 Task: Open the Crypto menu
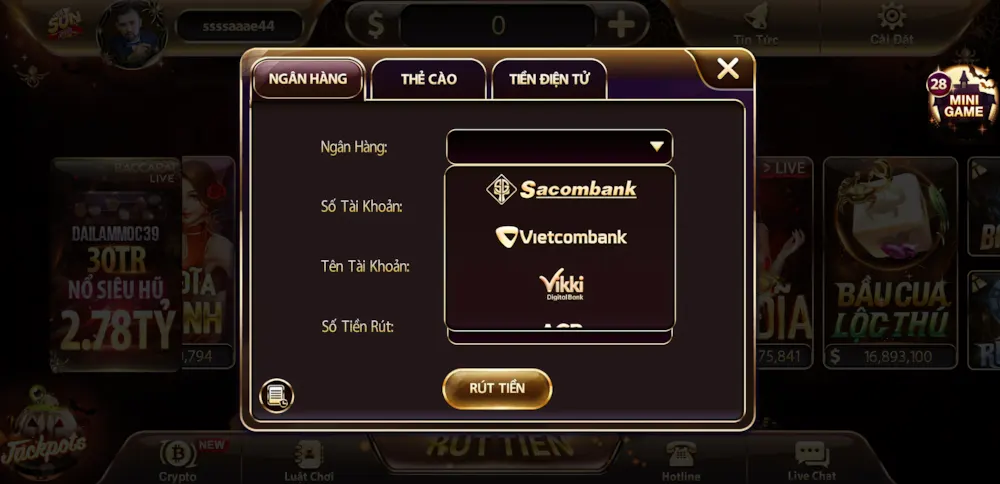point(178,459)
